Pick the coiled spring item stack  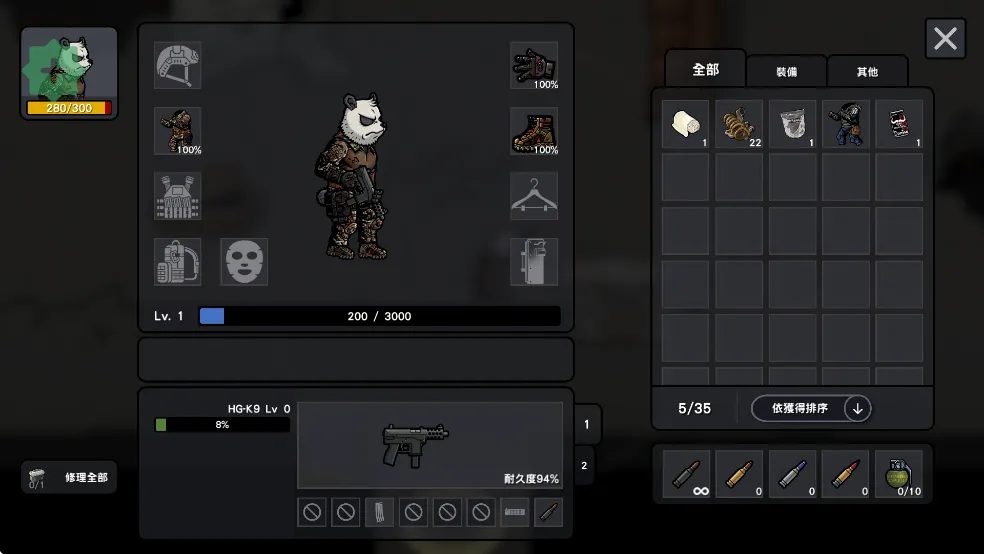tap(739, 124)
